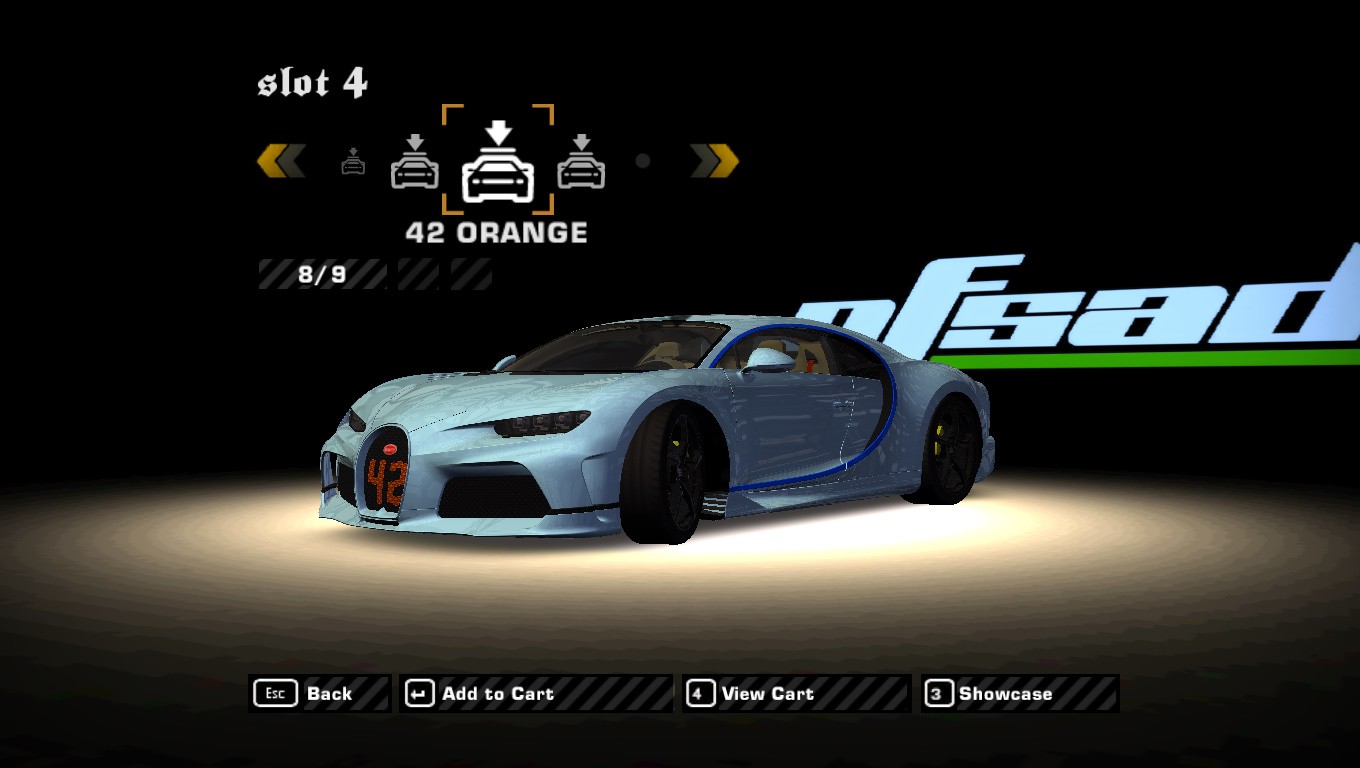Image resolution: width=1360 pixels, height=768 pixels.
Task: Go back with the Back button
Action: [318, 693]
